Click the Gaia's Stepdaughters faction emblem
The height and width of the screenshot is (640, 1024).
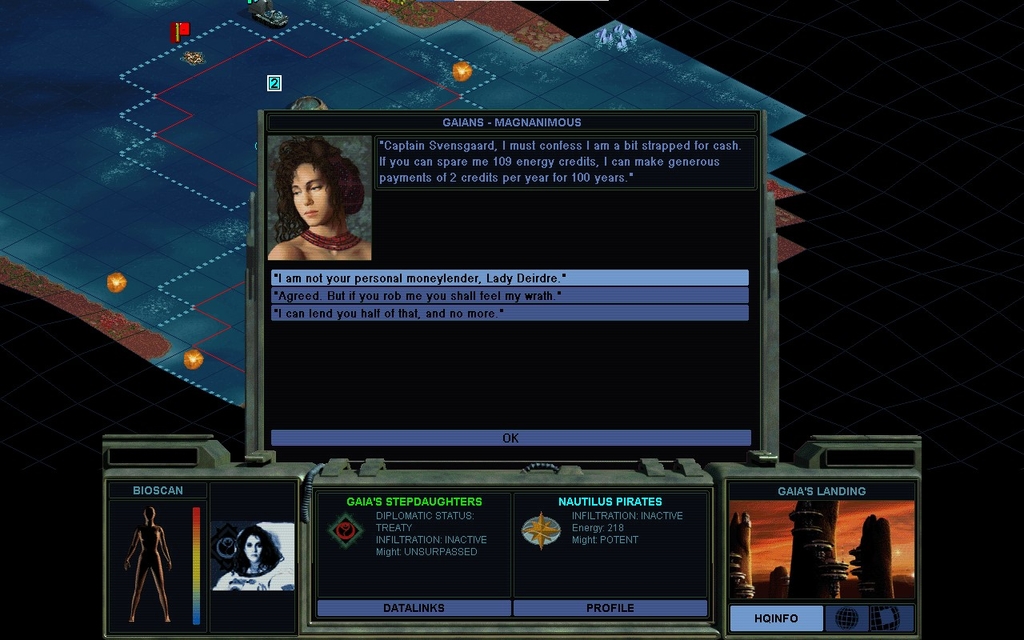coord(345,530)
